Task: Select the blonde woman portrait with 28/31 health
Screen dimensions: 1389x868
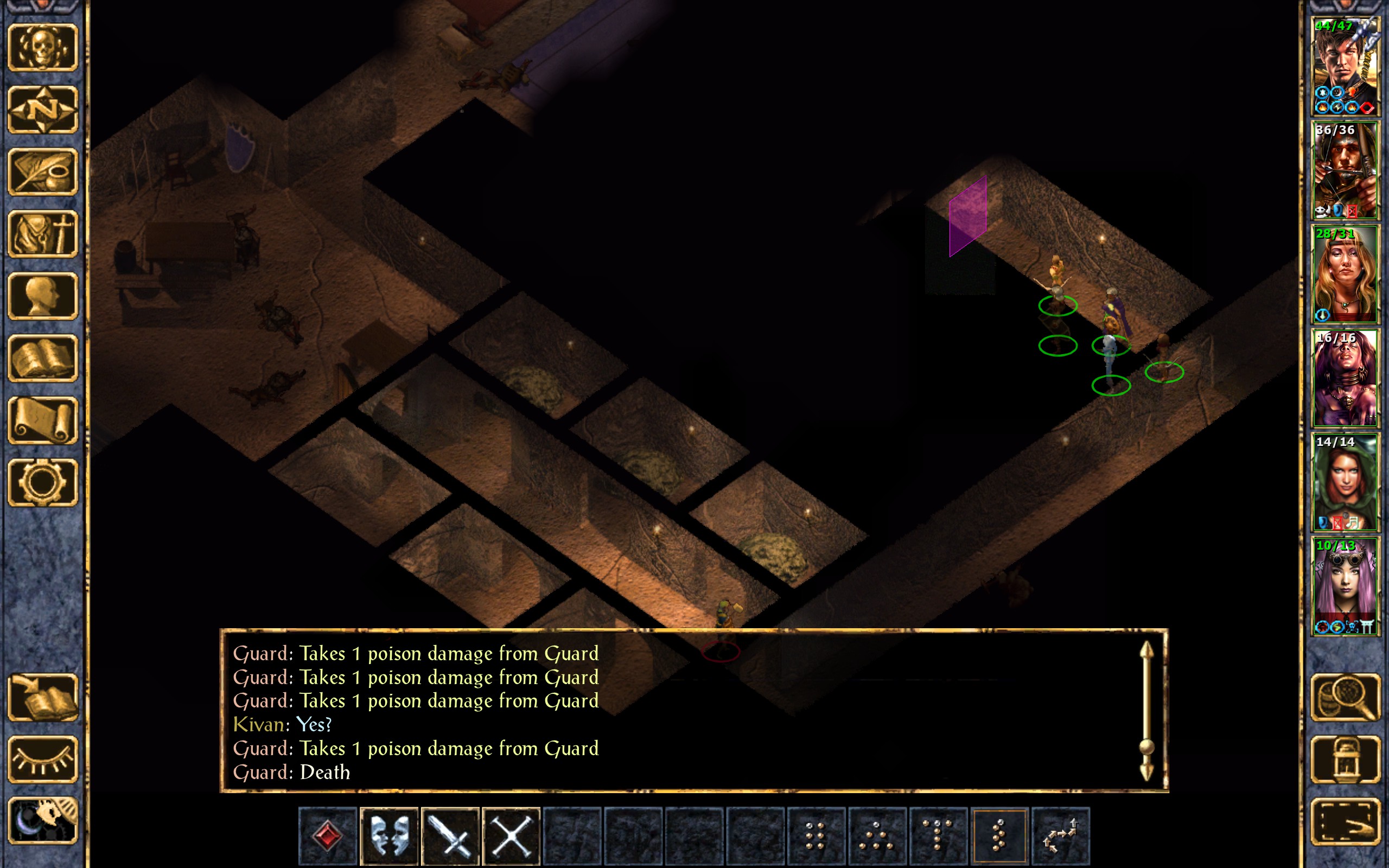Action: click(1344, 275)
